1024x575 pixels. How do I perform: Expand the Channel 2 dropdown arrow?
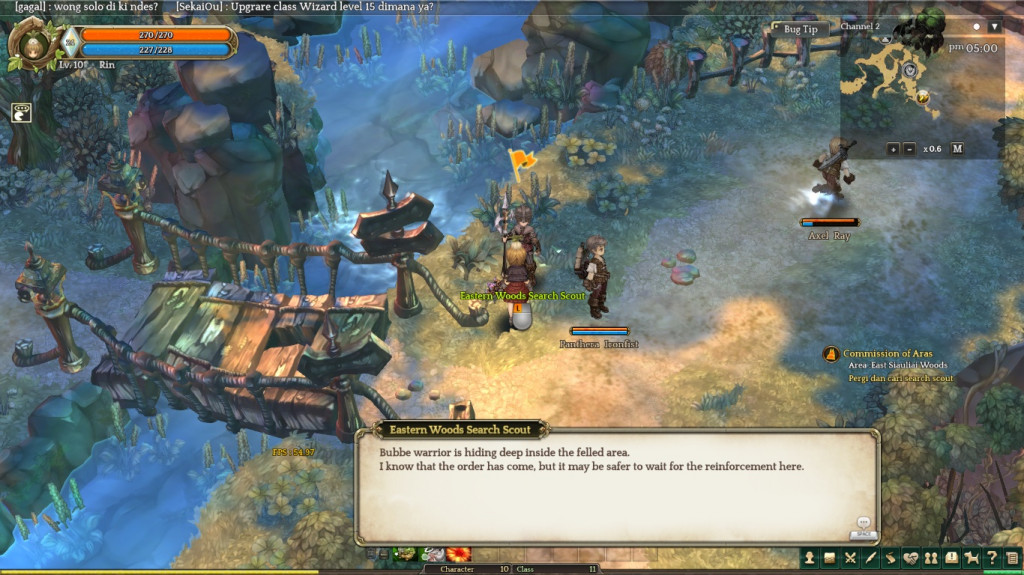pos(994,27)
